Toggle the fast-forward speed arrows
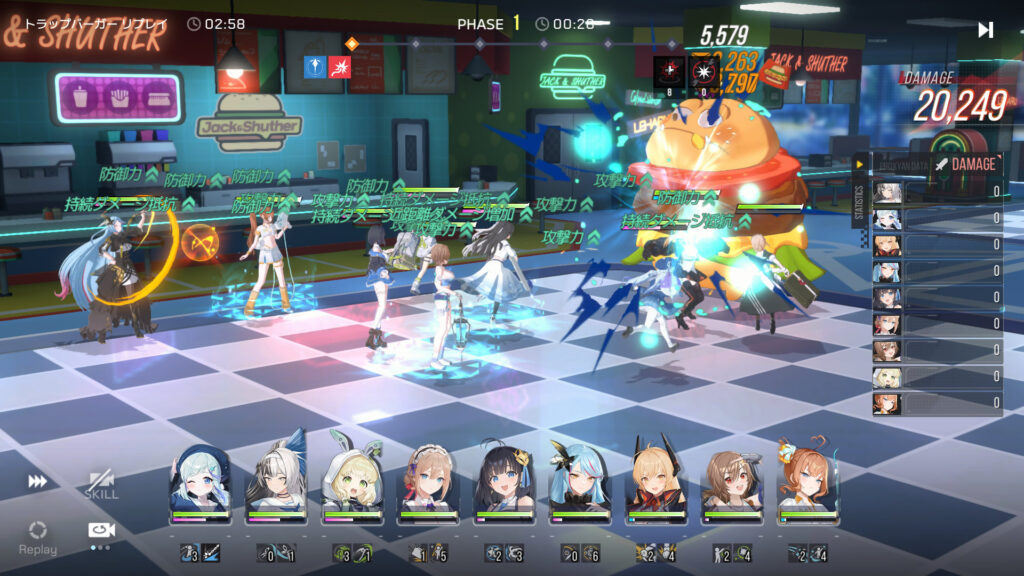This screenshot has width=1024, height=576. click(37, 482)
